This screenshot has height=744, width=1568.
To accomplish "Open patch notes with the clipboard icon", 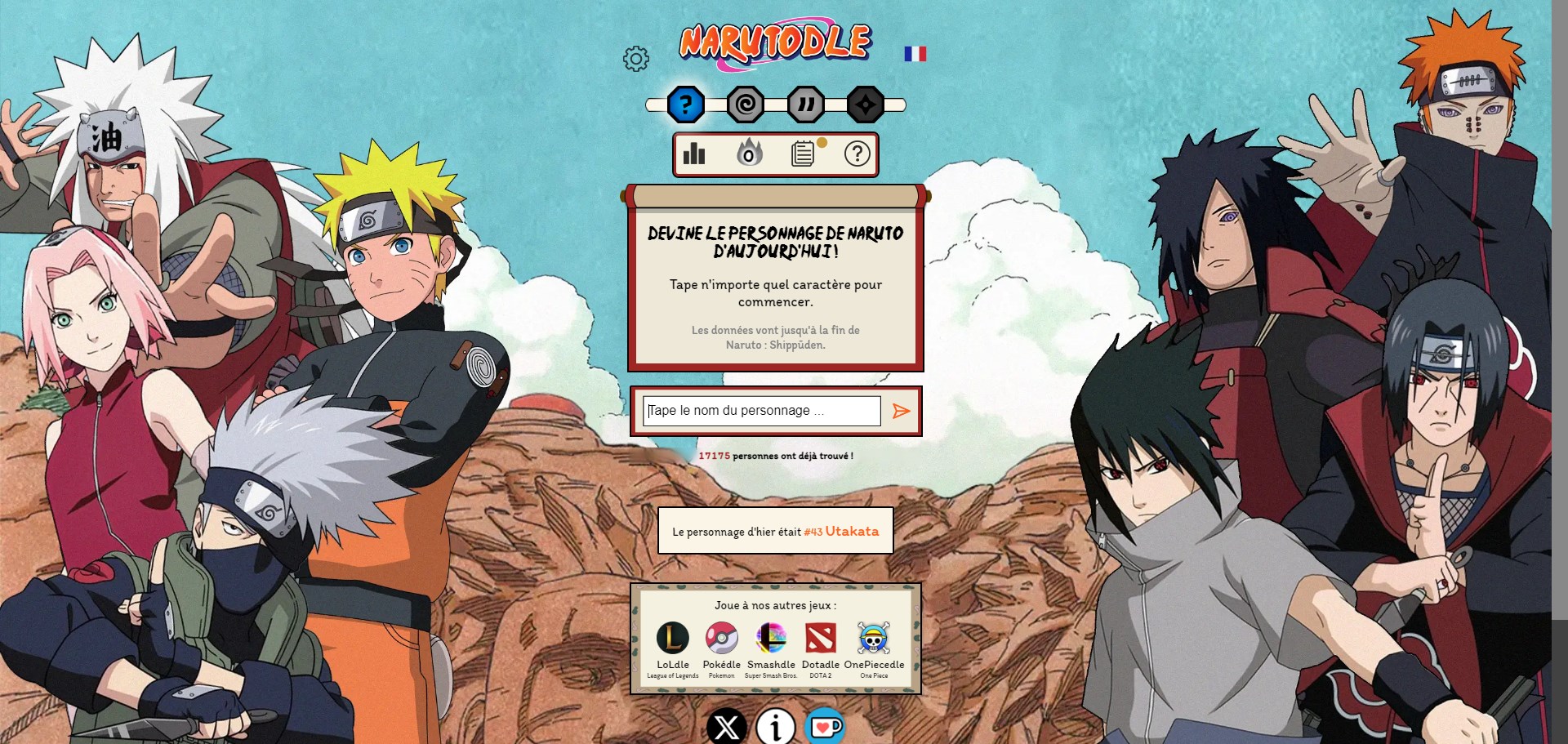I will 804,154.
